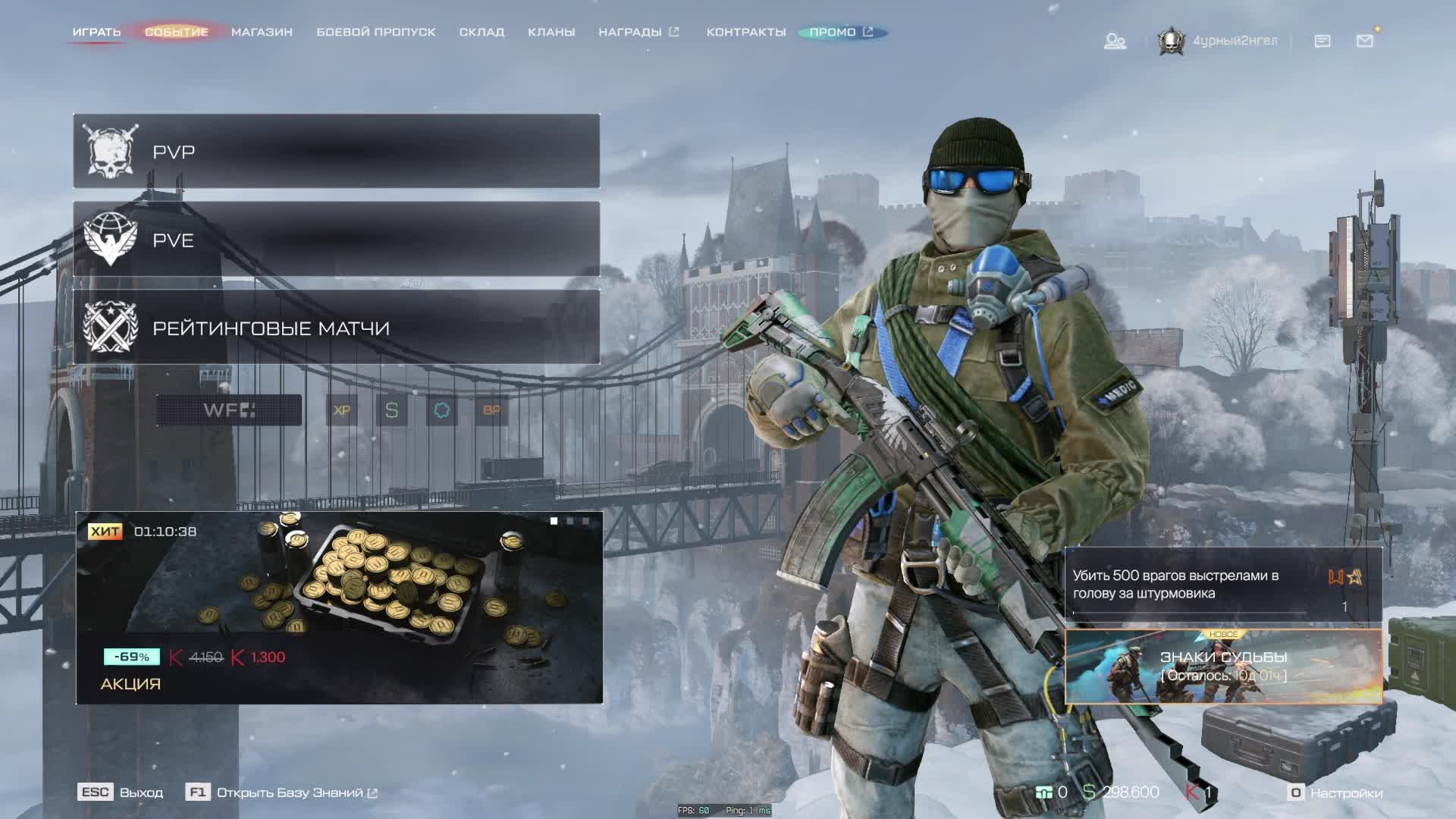
Task: Go to Боевой пропуск battle pass
Action: [x=375, y=32]
